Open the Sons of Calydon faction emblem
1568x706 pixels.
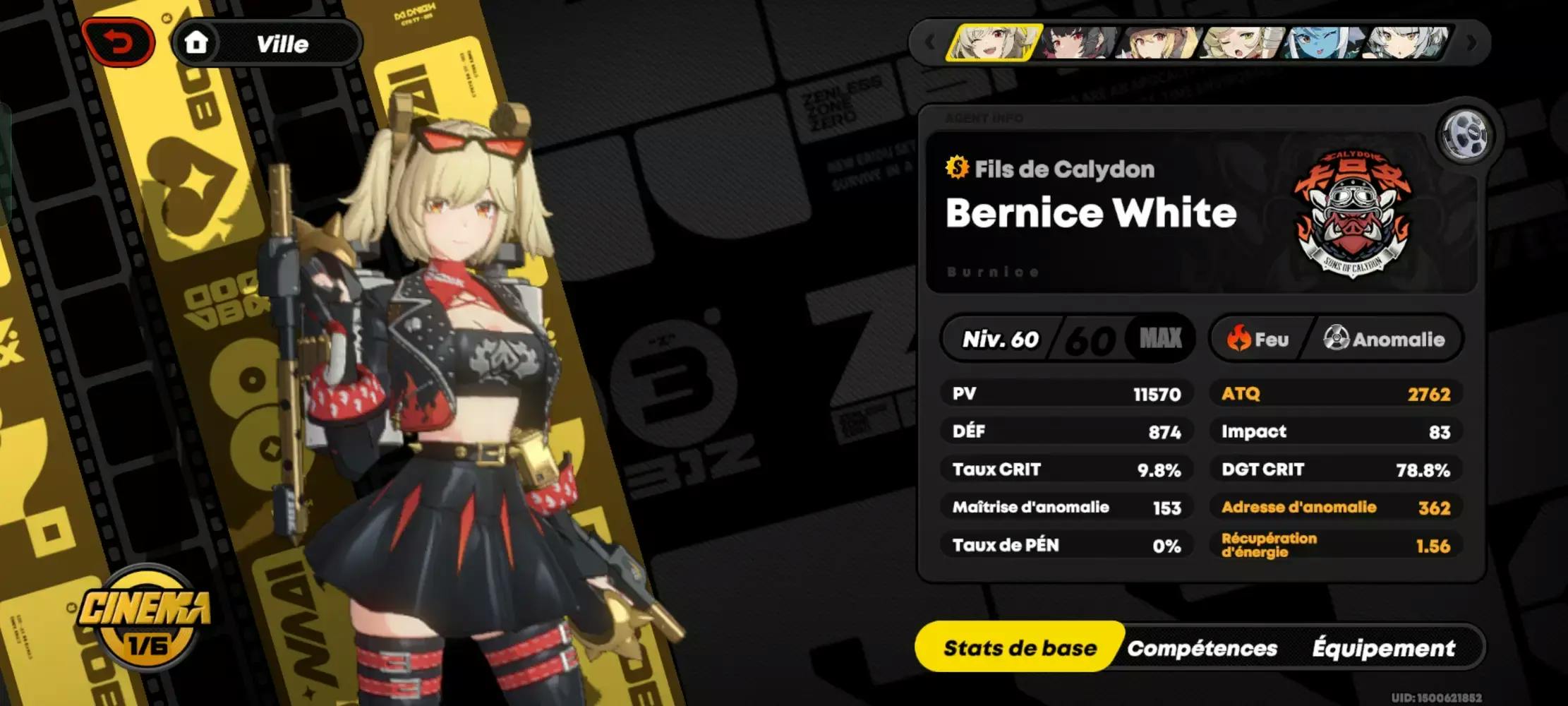[x=1351, y=213]
